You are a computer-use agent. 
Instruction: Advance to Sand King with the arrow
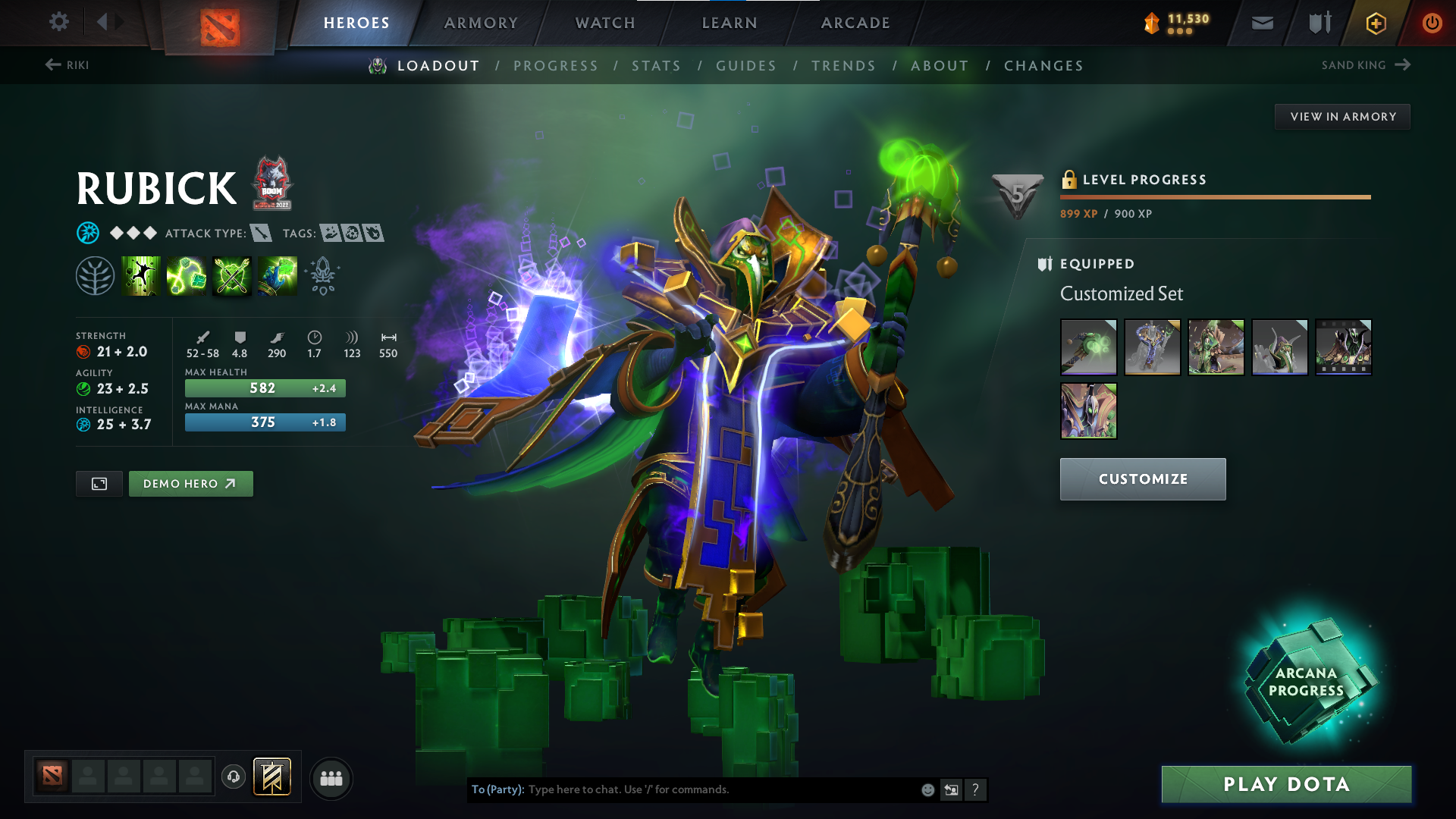click(1402, 64)
